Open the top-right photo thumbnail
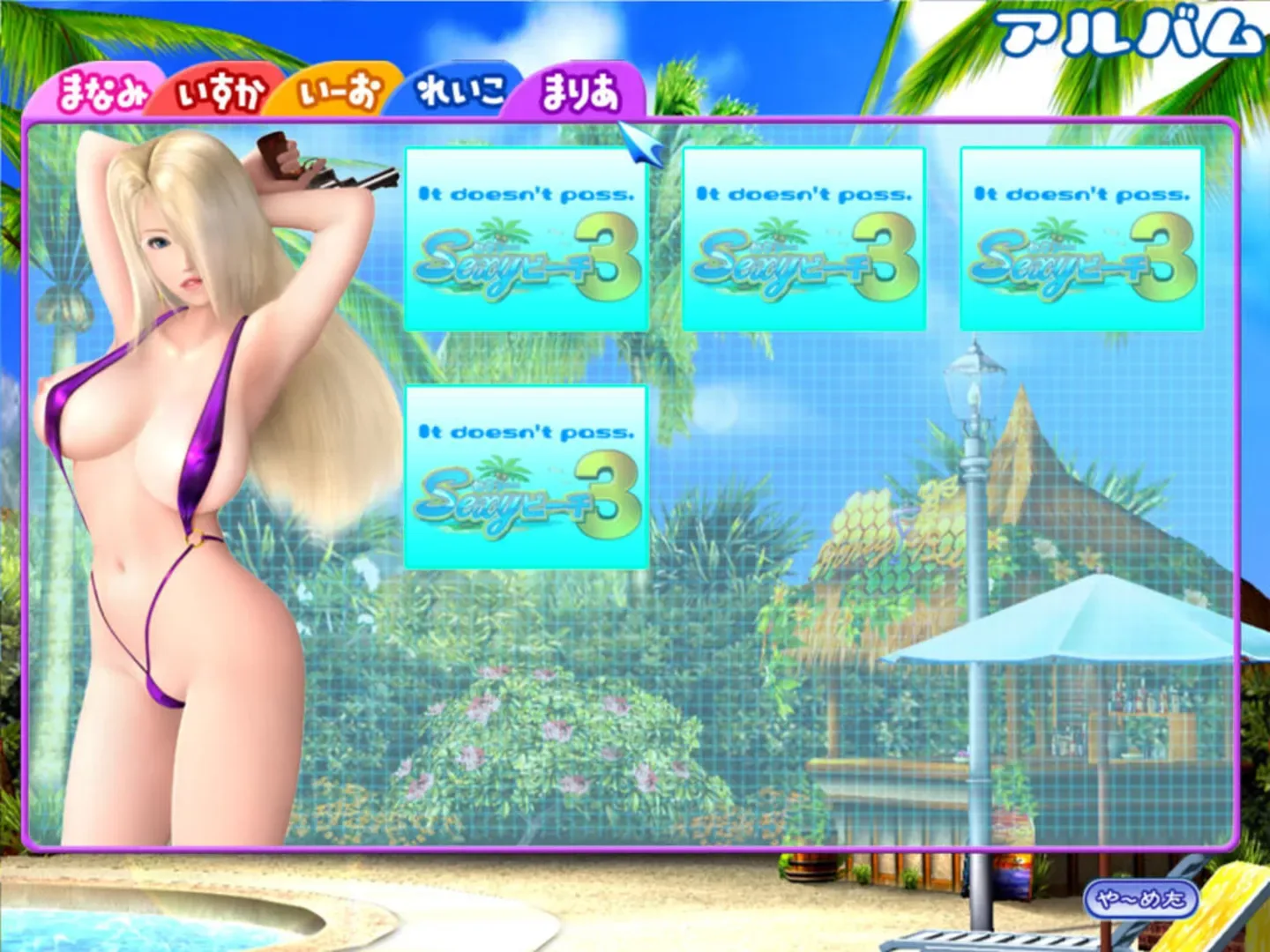 point(1083,238)
